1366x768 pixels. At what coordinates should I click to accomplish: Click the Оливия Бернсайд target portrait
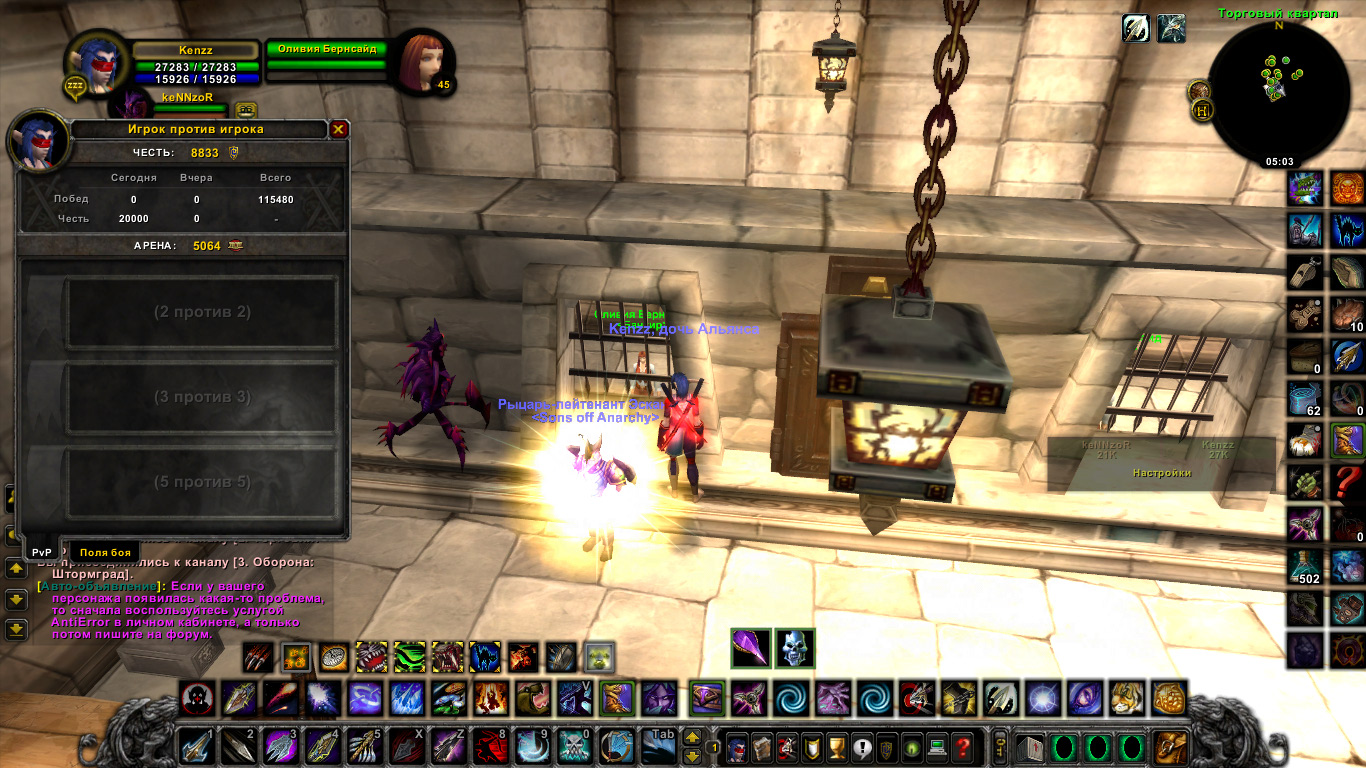(x=422, y=62)
